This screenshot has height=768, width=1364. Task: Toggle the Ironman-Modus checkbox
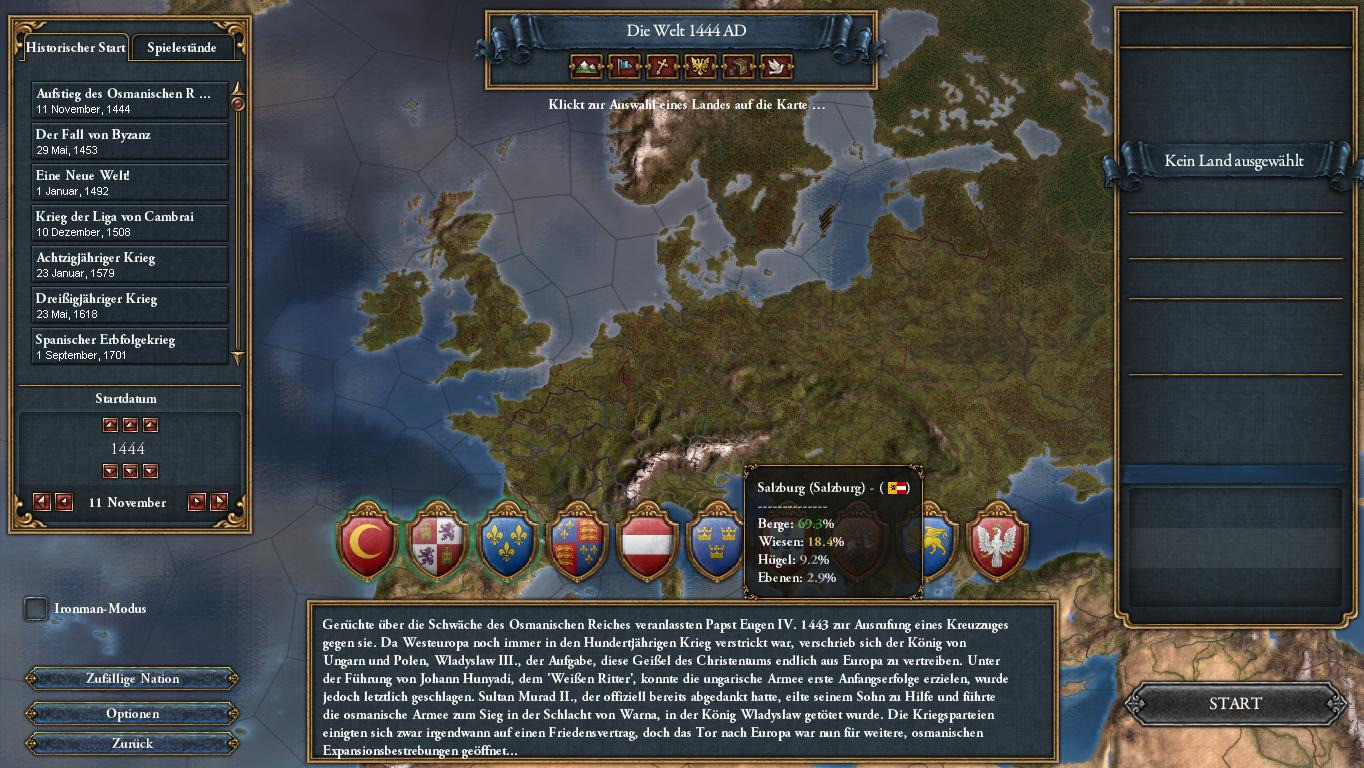click(x=36, y=608)
